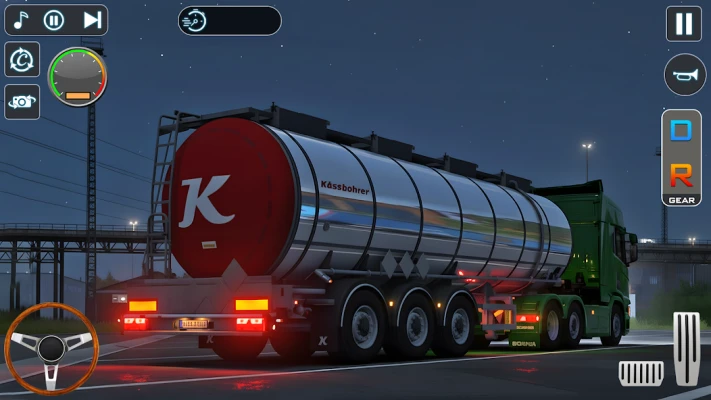Pause the music track
Screen dimensions: 711x400
pos(55,19)
